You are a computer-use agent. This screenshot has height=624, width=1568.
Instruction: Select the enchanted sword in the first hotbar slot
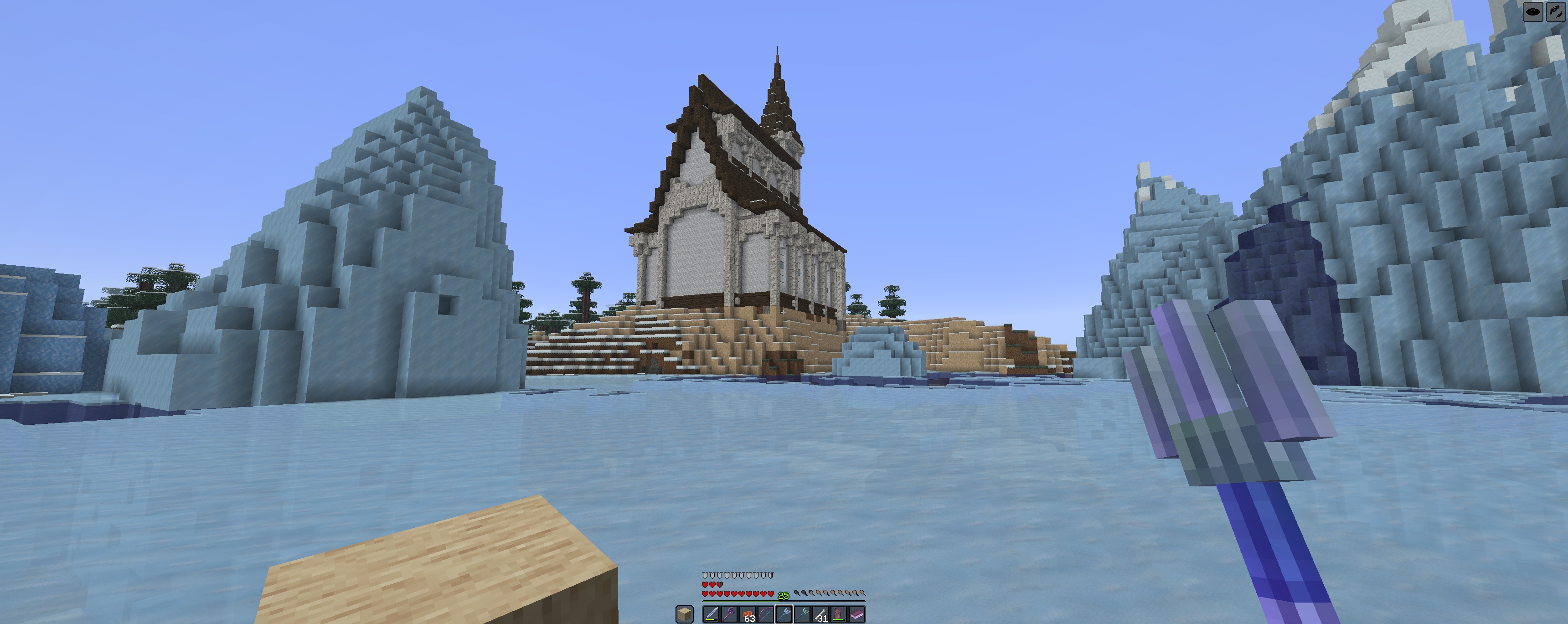[712, 616]
